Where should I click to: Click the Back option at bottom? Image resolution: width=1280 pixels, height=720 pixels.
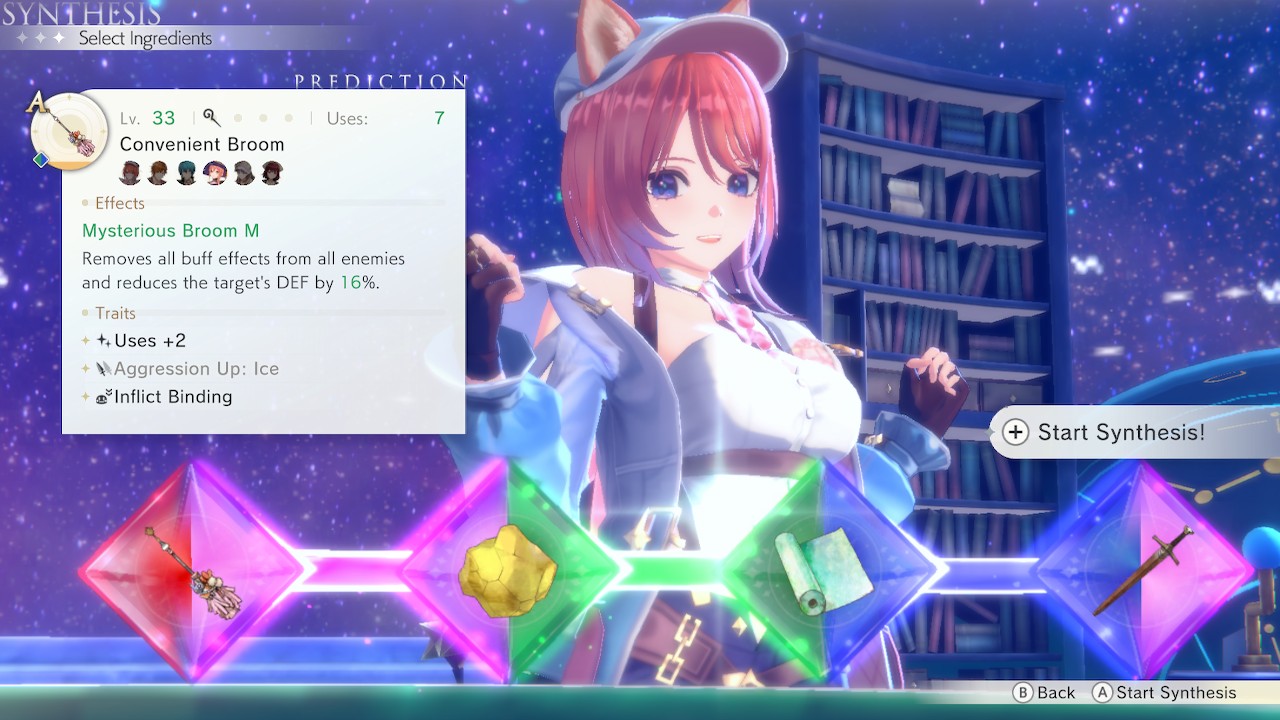(1047, 692)
